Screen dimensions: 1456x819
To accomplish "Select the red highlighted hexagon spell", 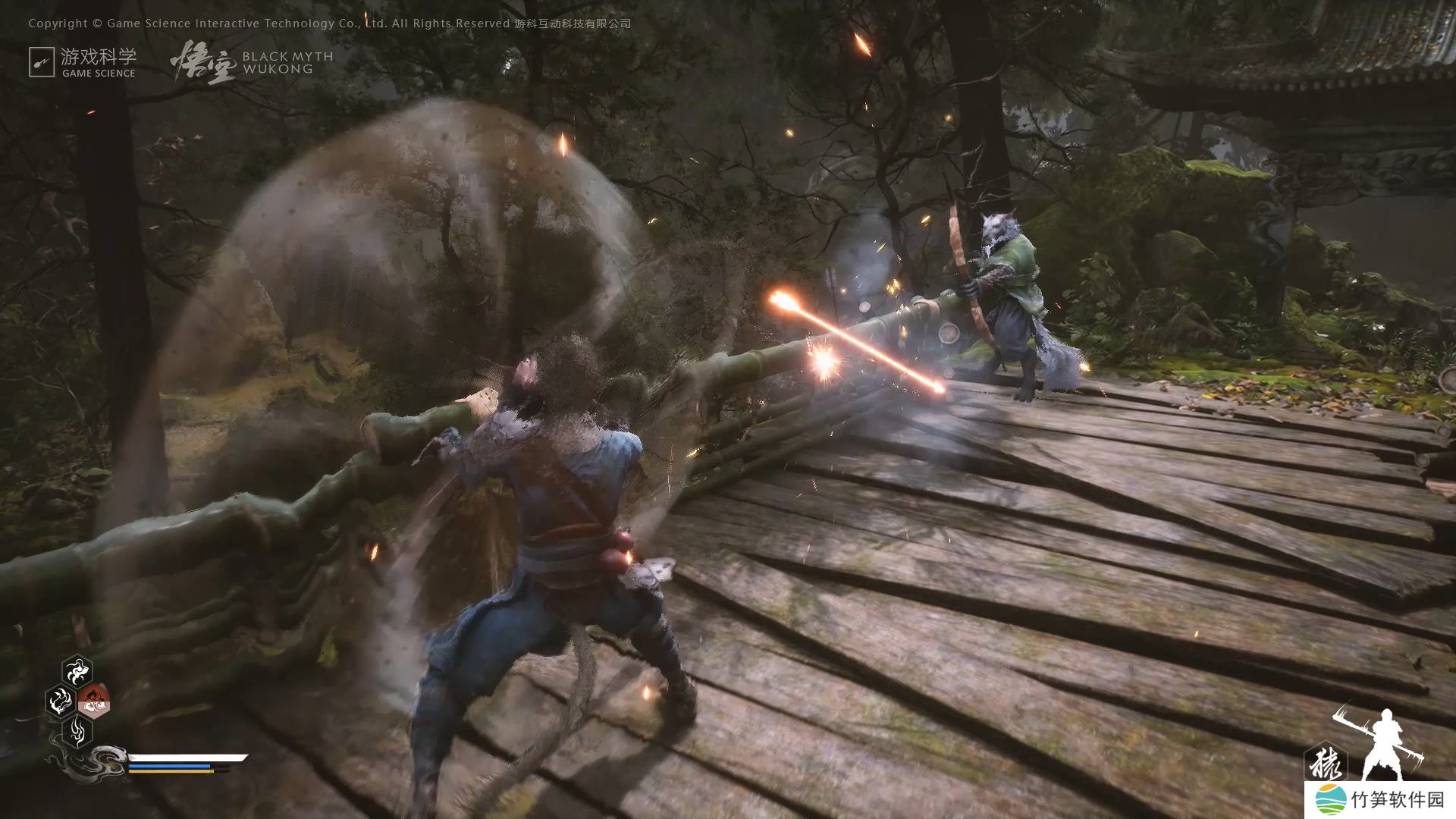I will (x=94, y=701).
